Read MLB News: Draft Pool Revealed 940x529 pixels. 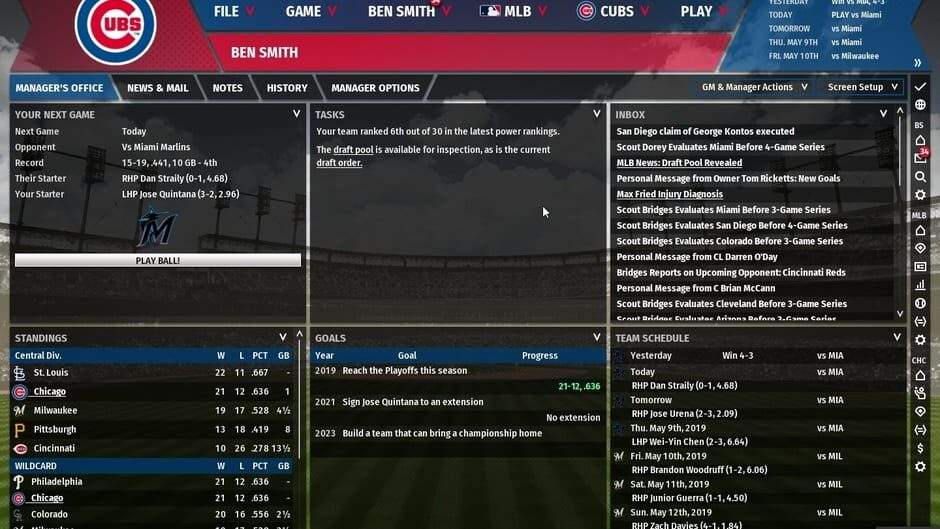tap(679, 163)
